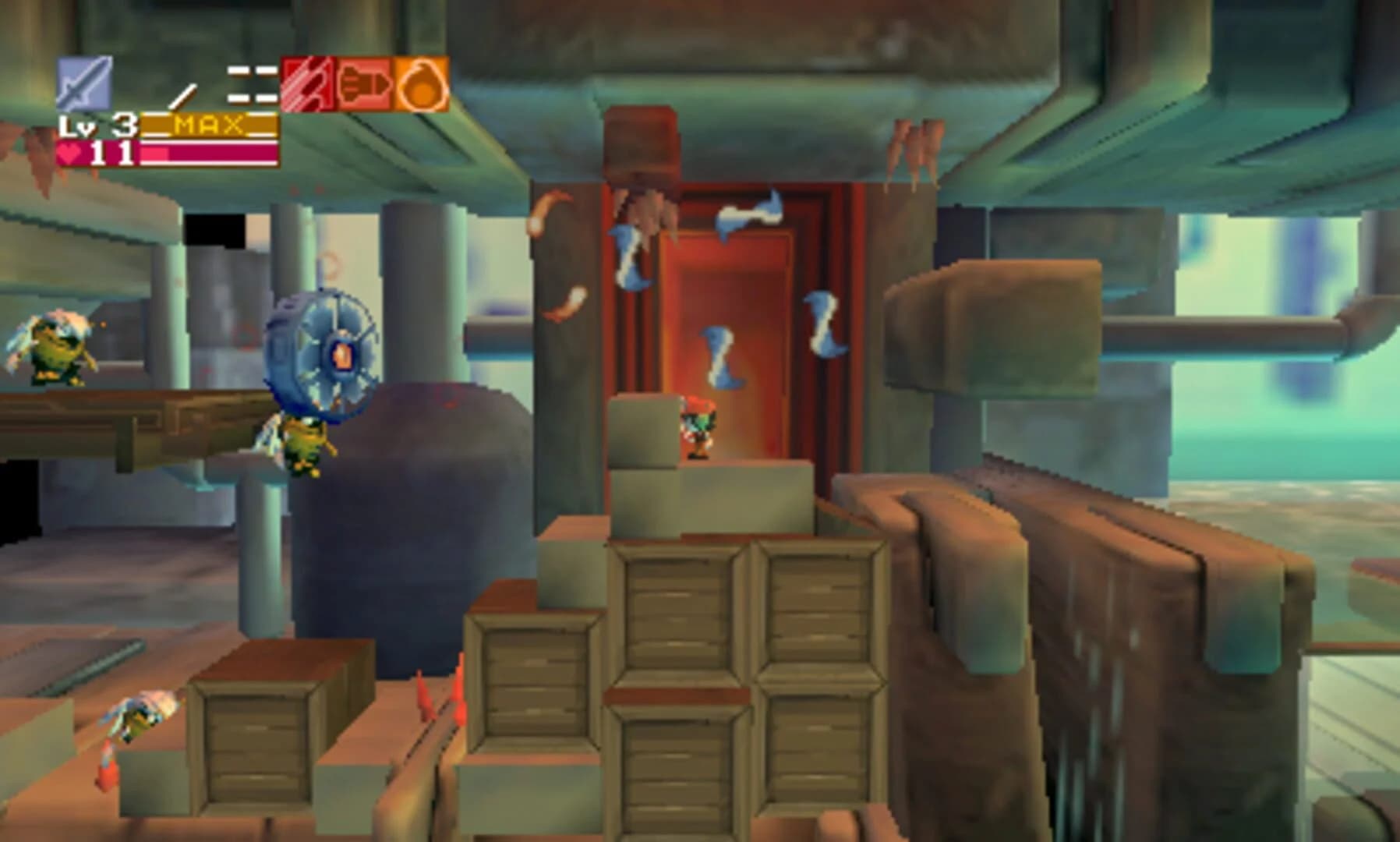Select the missile launcher item icon
This screenshot has height=842, width=1400.
pyautogui.click(x=364, y=84)
